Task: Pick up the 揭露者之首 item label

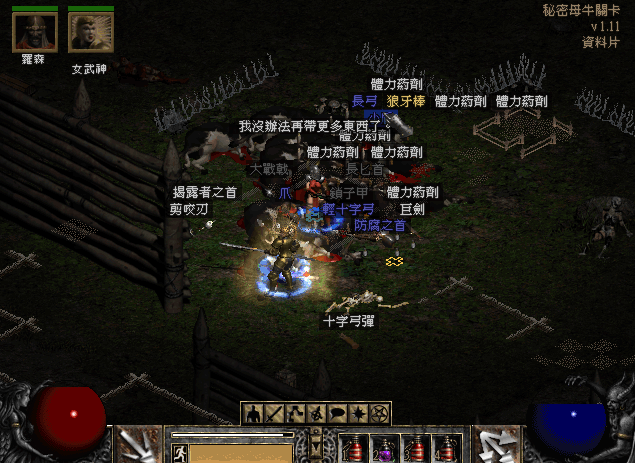Action: click(x=205, y=192)
